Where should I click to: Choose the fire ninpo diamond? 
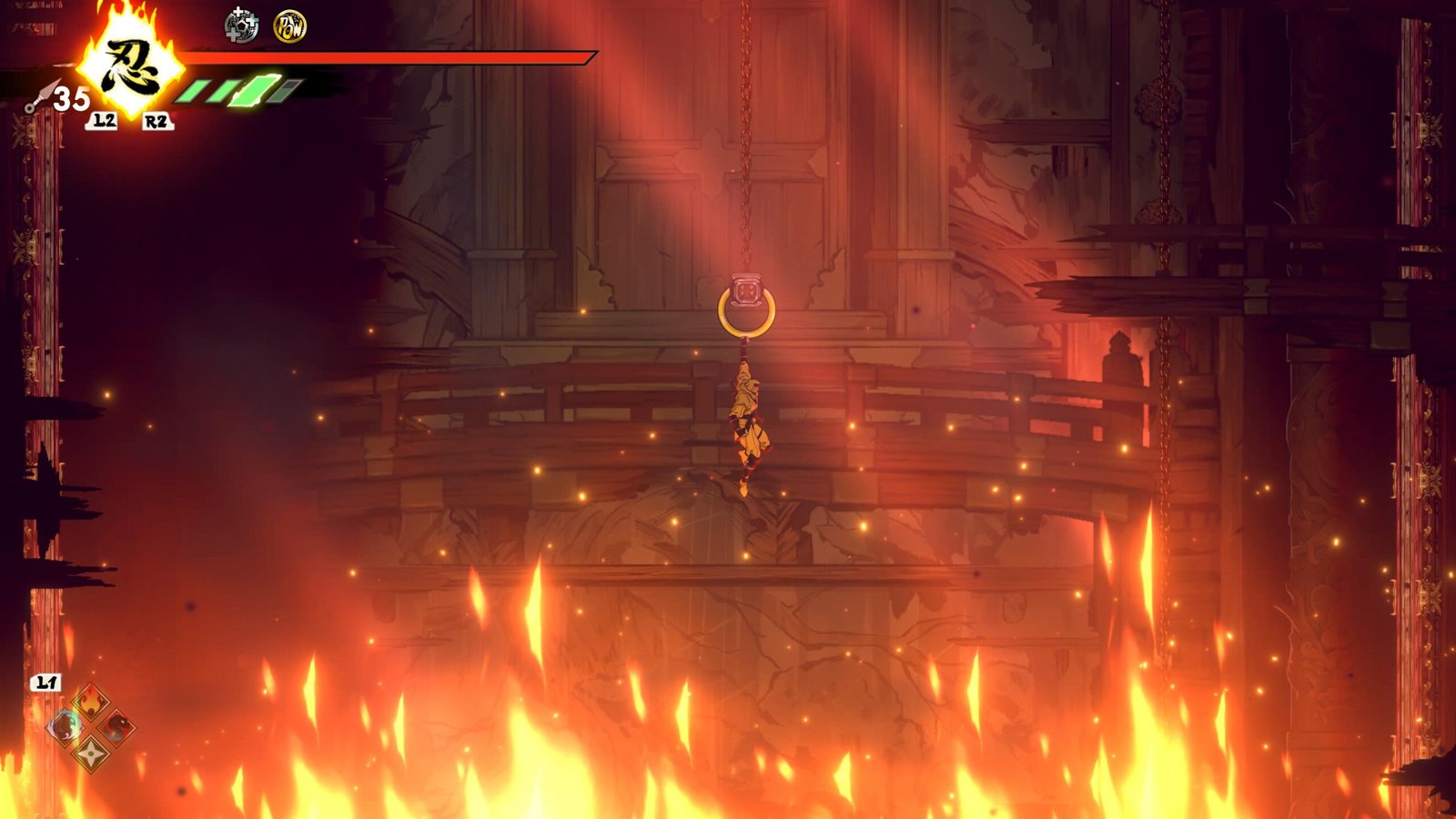(91, 702)
